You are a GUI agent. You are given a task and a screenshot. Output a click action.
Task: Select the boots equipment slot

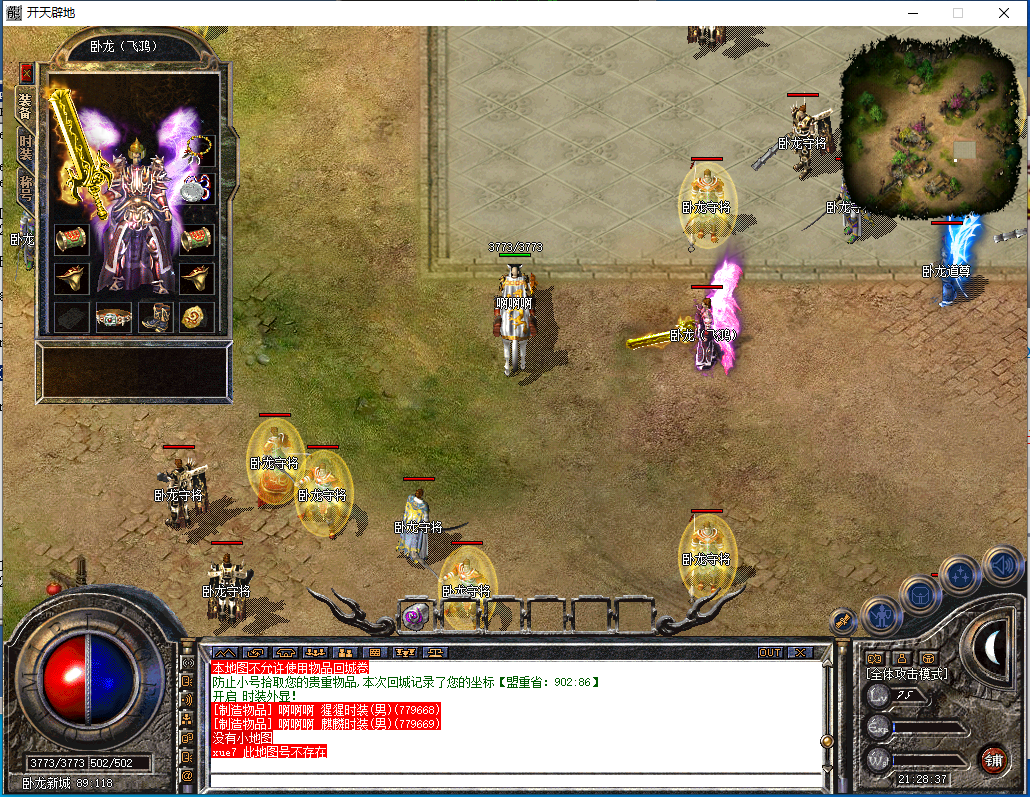click(x=155, y=317)
